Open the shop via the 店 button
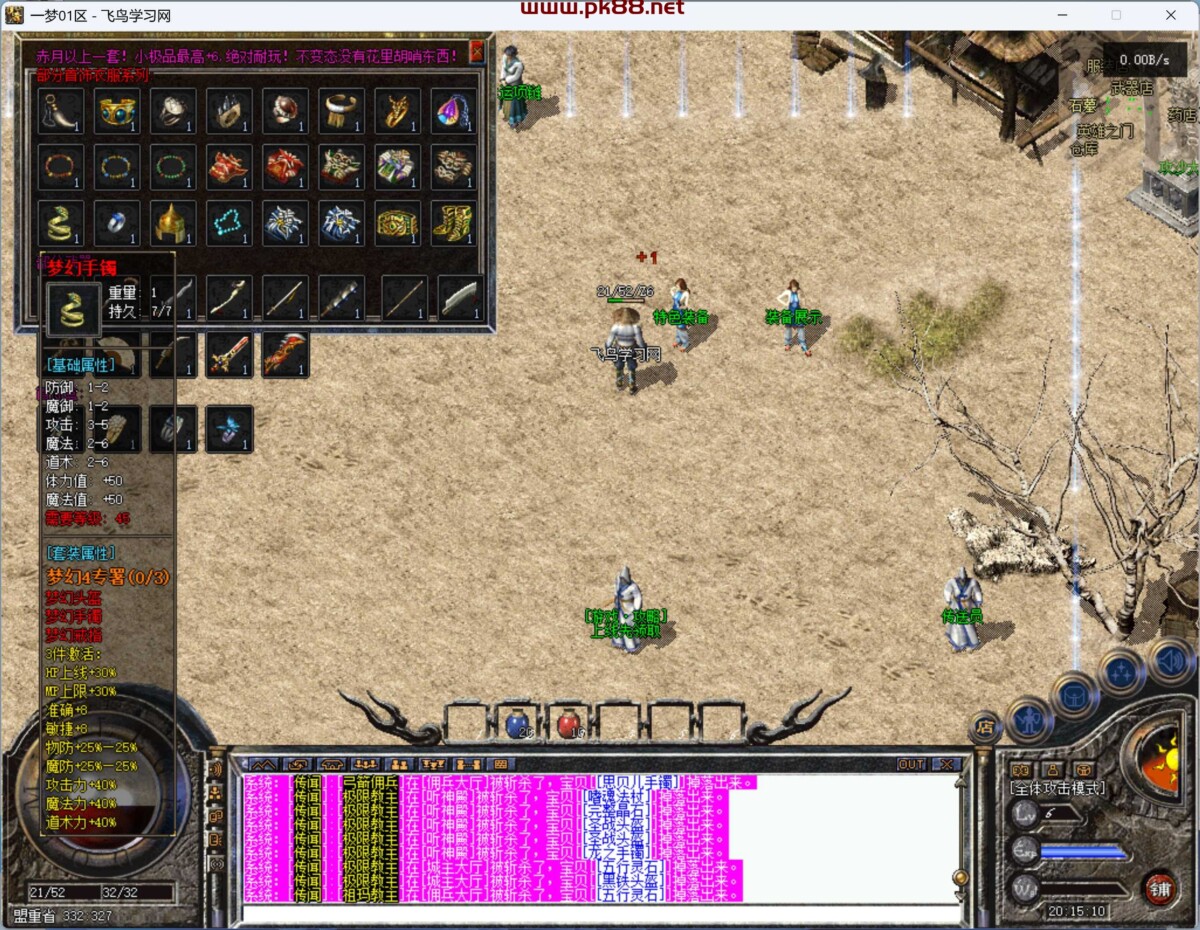This screenshot has width=1200, height=930. (985, 727)
